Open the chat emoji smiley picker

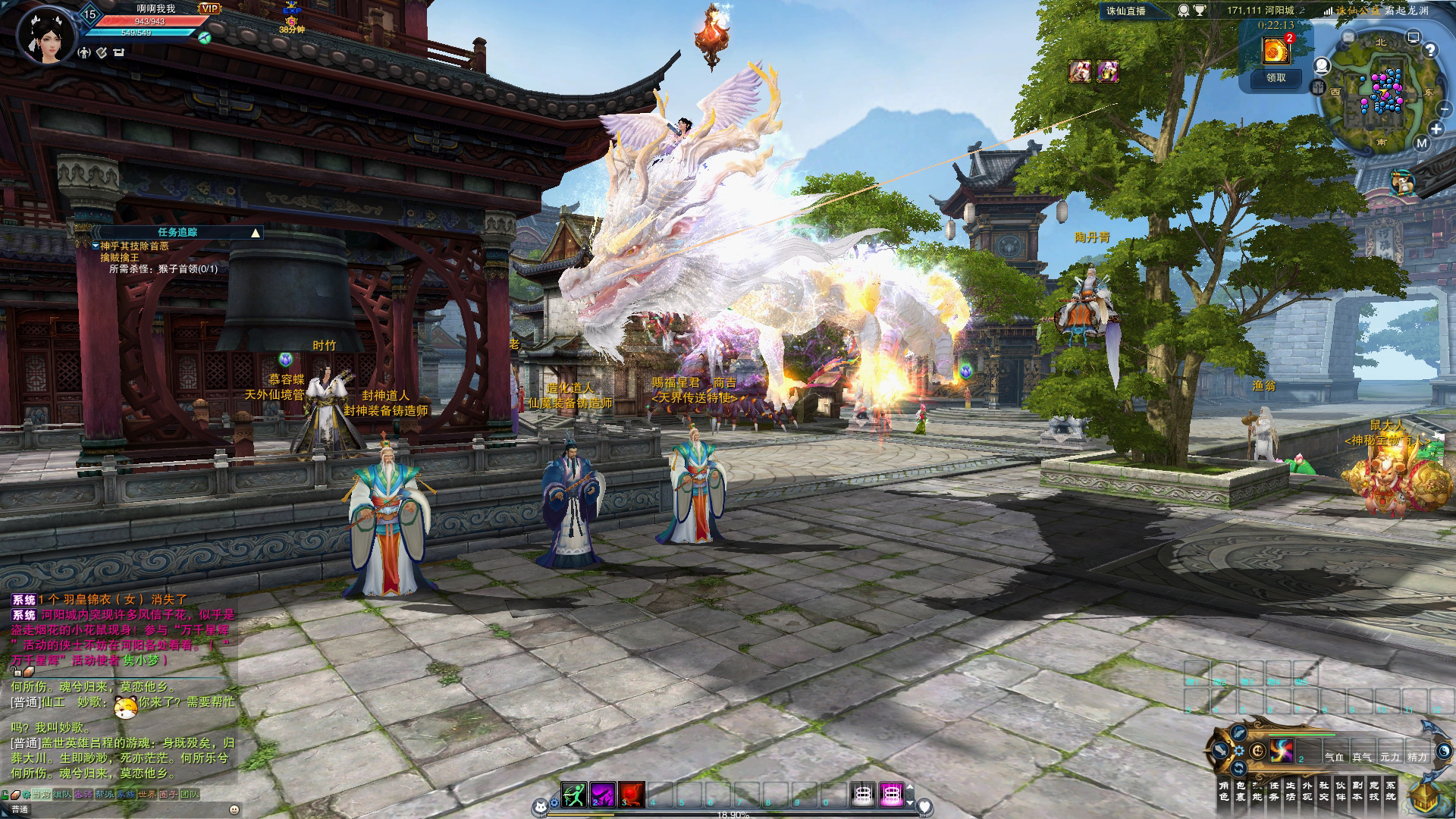tap(234, 809)
